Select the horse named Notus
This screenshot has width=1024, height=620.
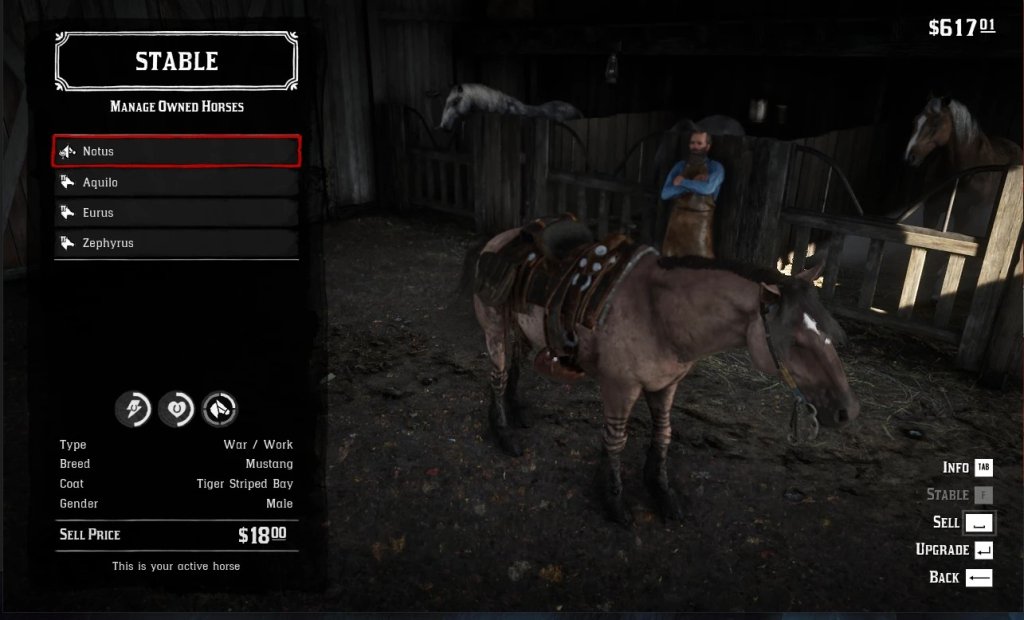[176, 151]
